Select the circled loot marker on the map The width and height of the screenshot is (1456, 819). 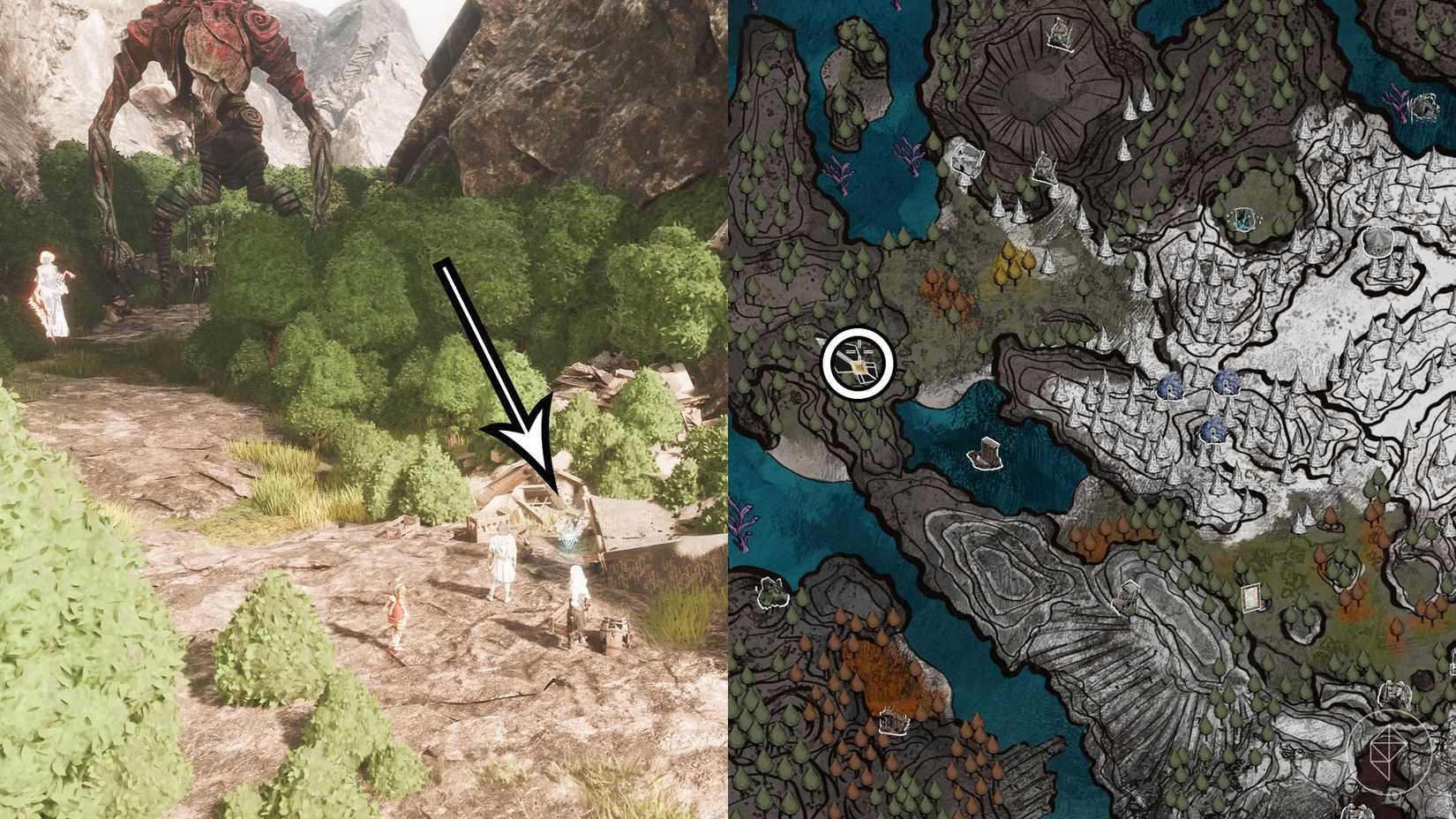click(859, 362)
